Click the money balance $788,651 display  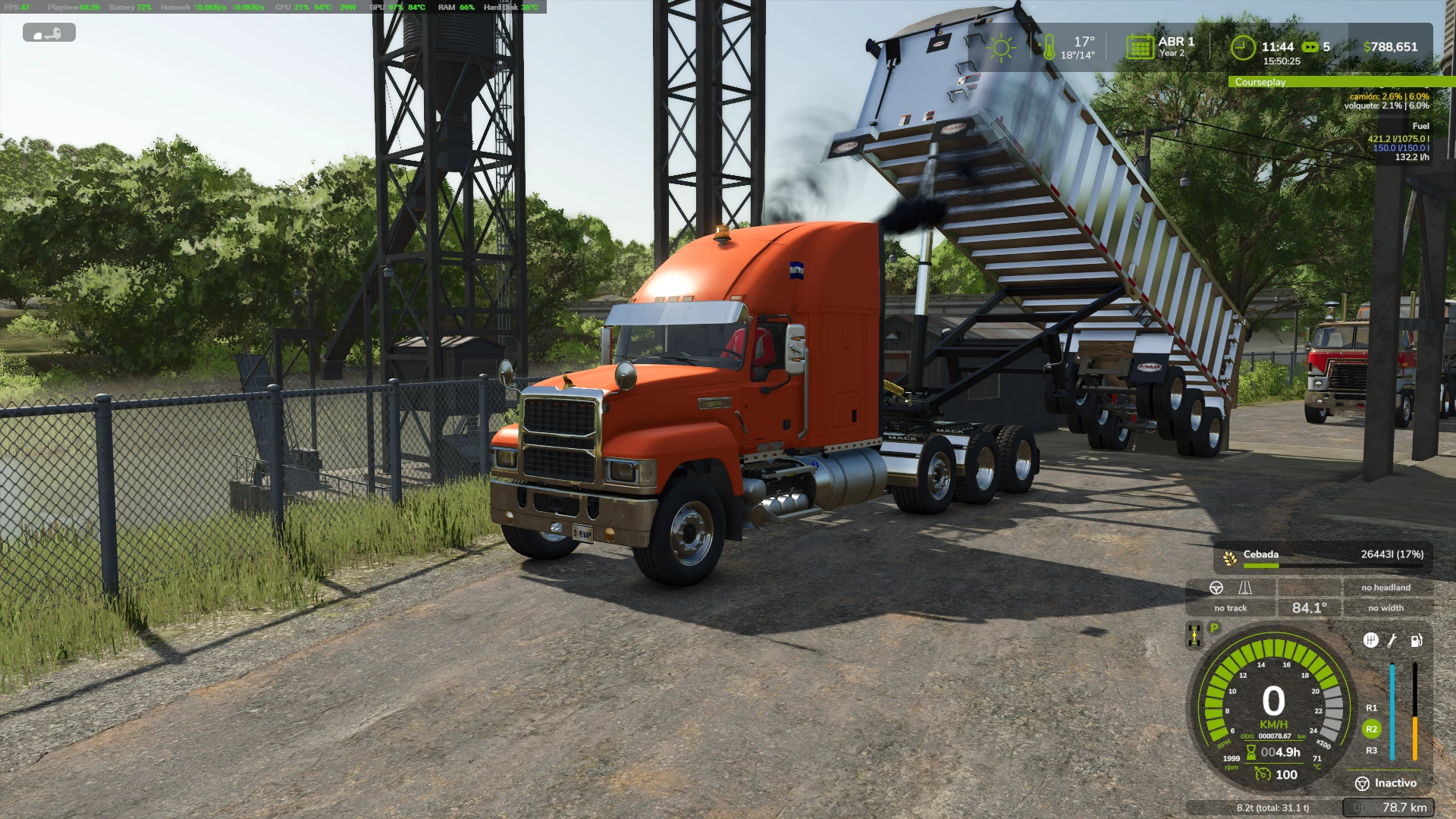[1392, 47]
